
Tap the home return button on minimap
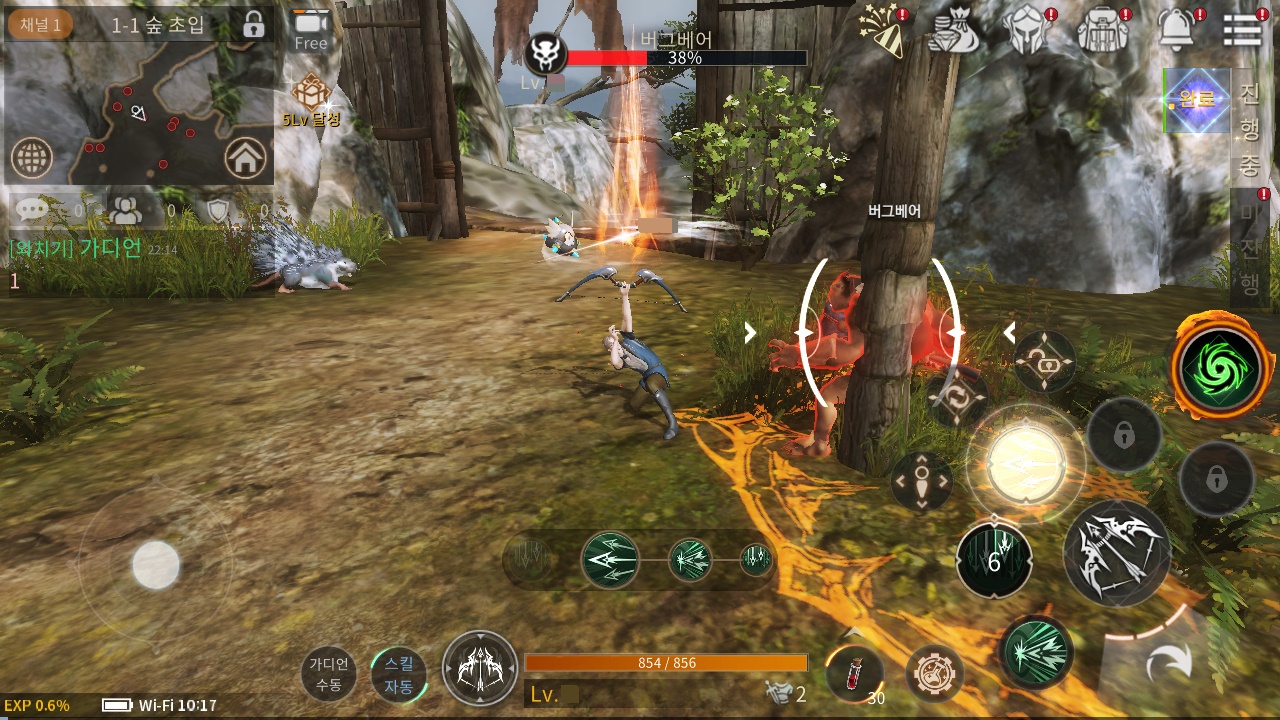(245, 157)
